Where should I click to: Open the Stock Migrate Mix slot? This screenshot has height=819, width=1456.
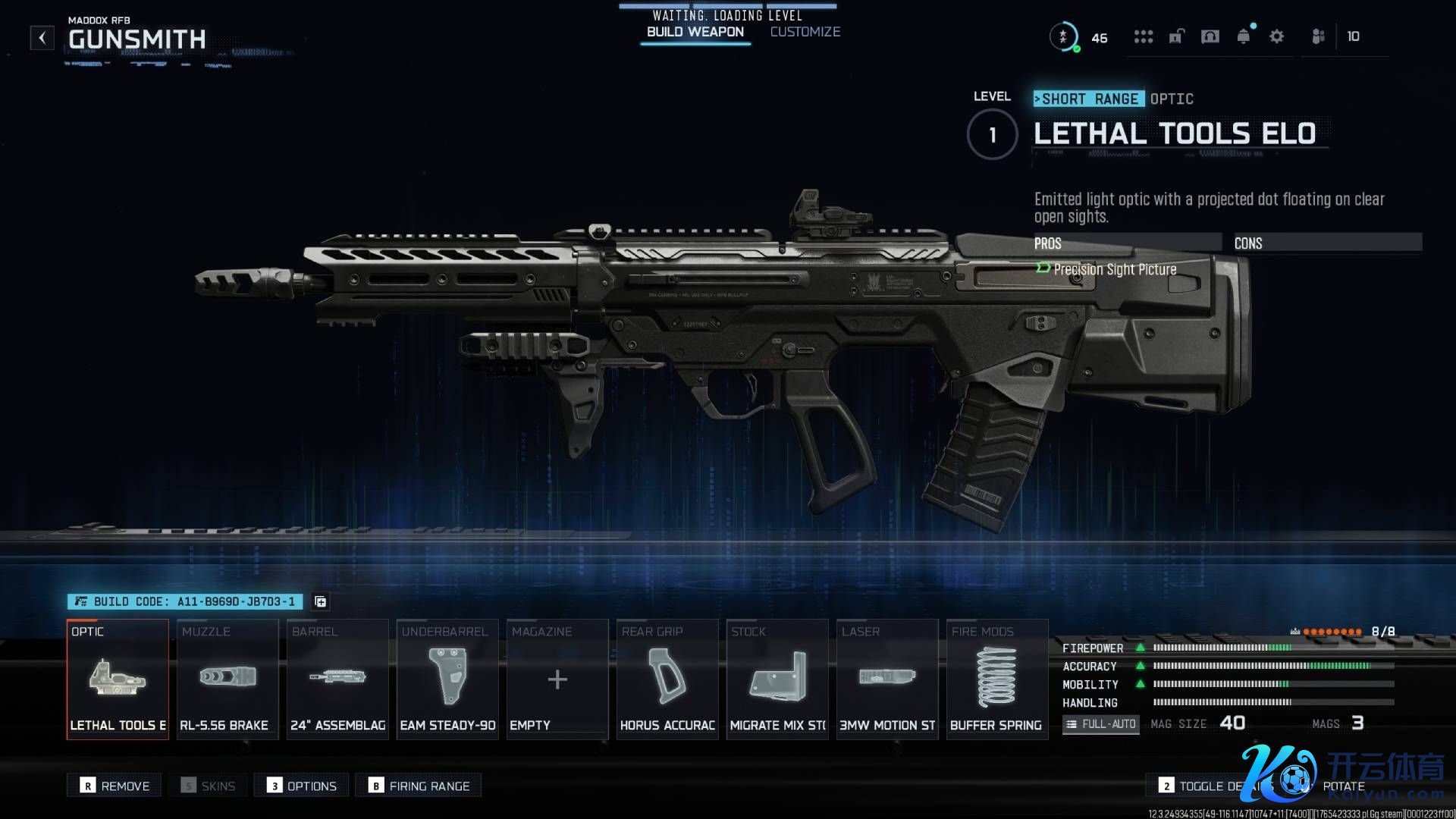click(777, 679)
